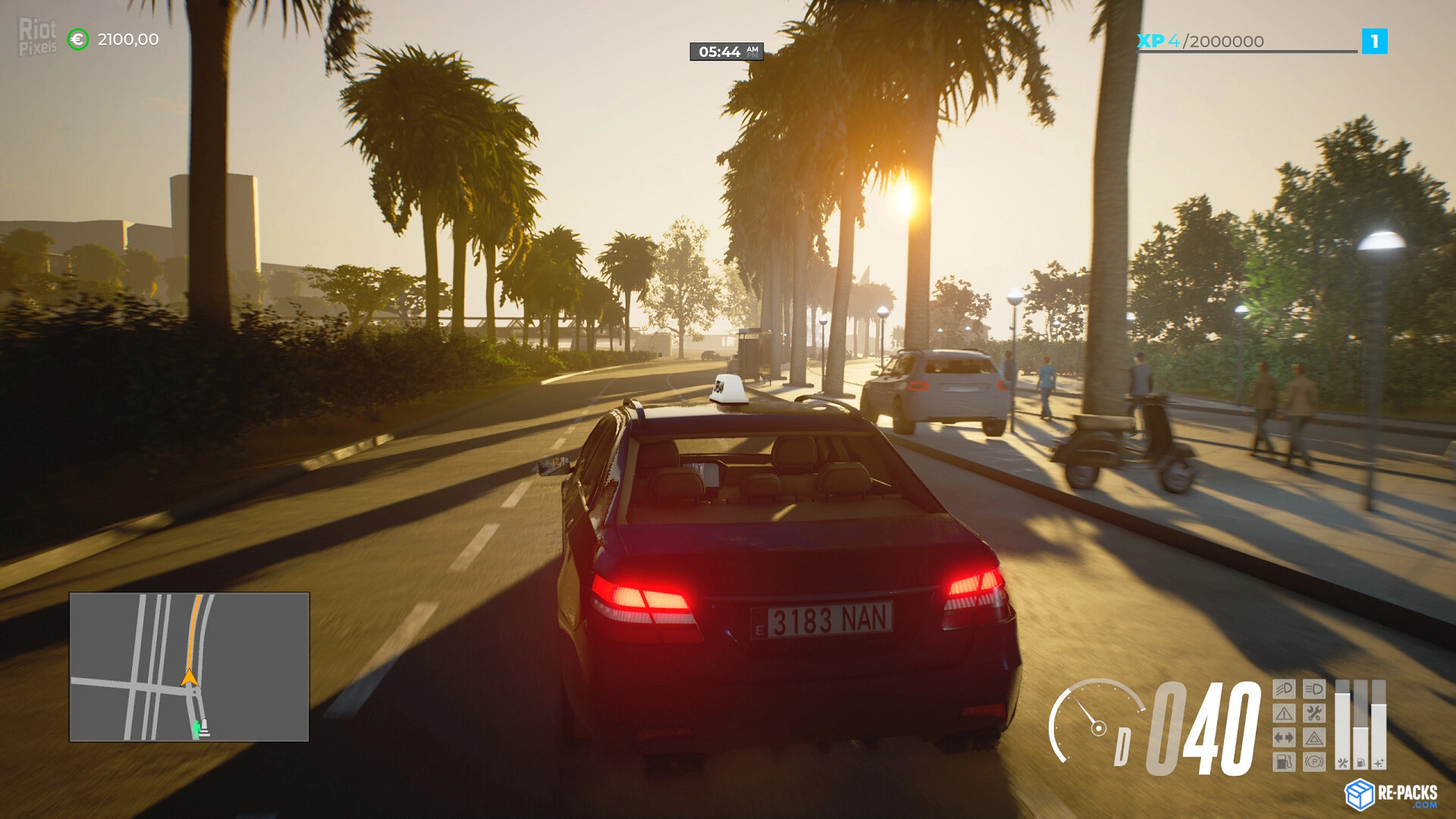
Task: Open the RE-PACKS logo link
Action: tap(1392, 794)
